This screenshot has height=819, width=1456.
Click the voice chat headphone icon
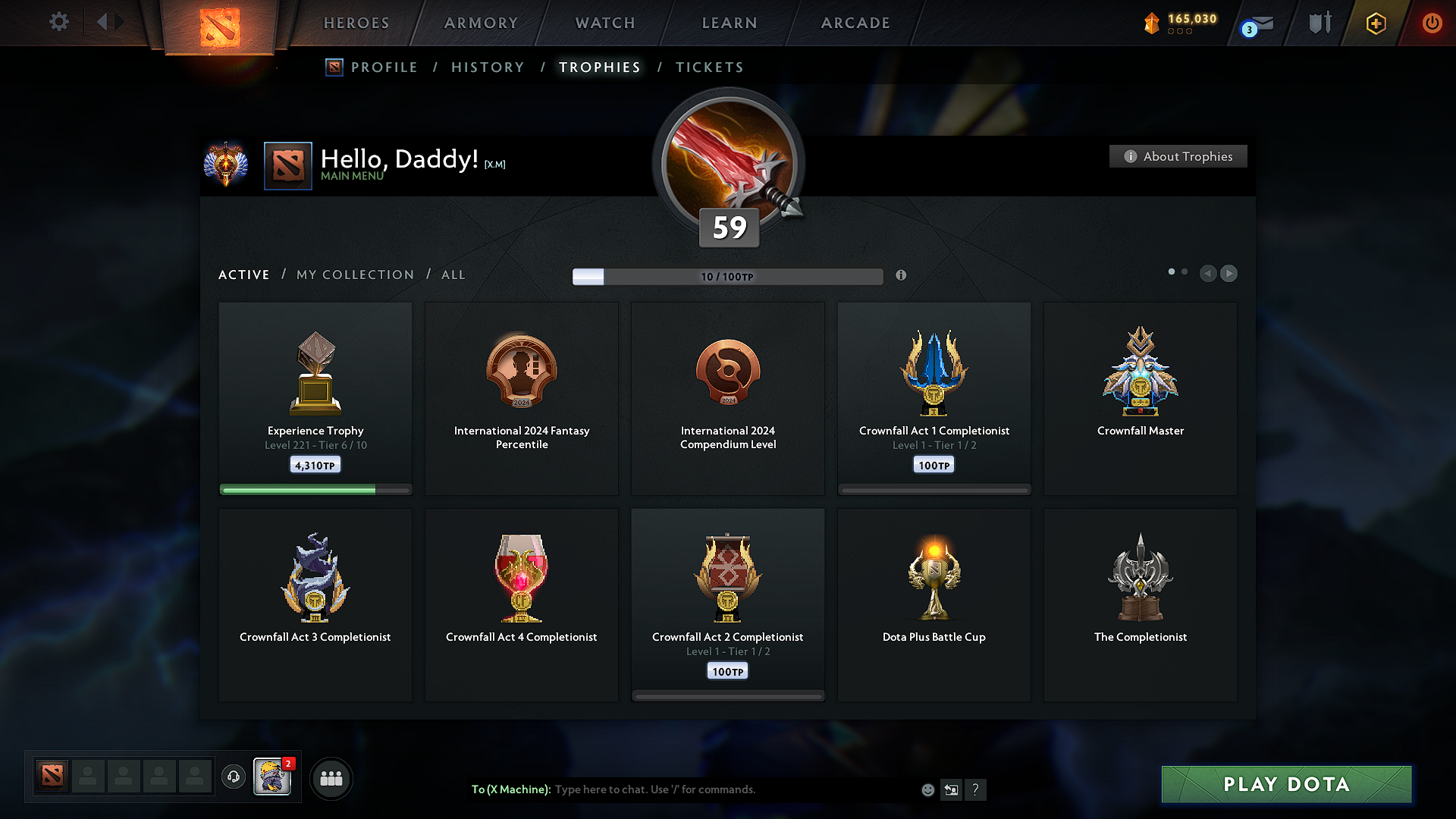(x=234, y=778)
